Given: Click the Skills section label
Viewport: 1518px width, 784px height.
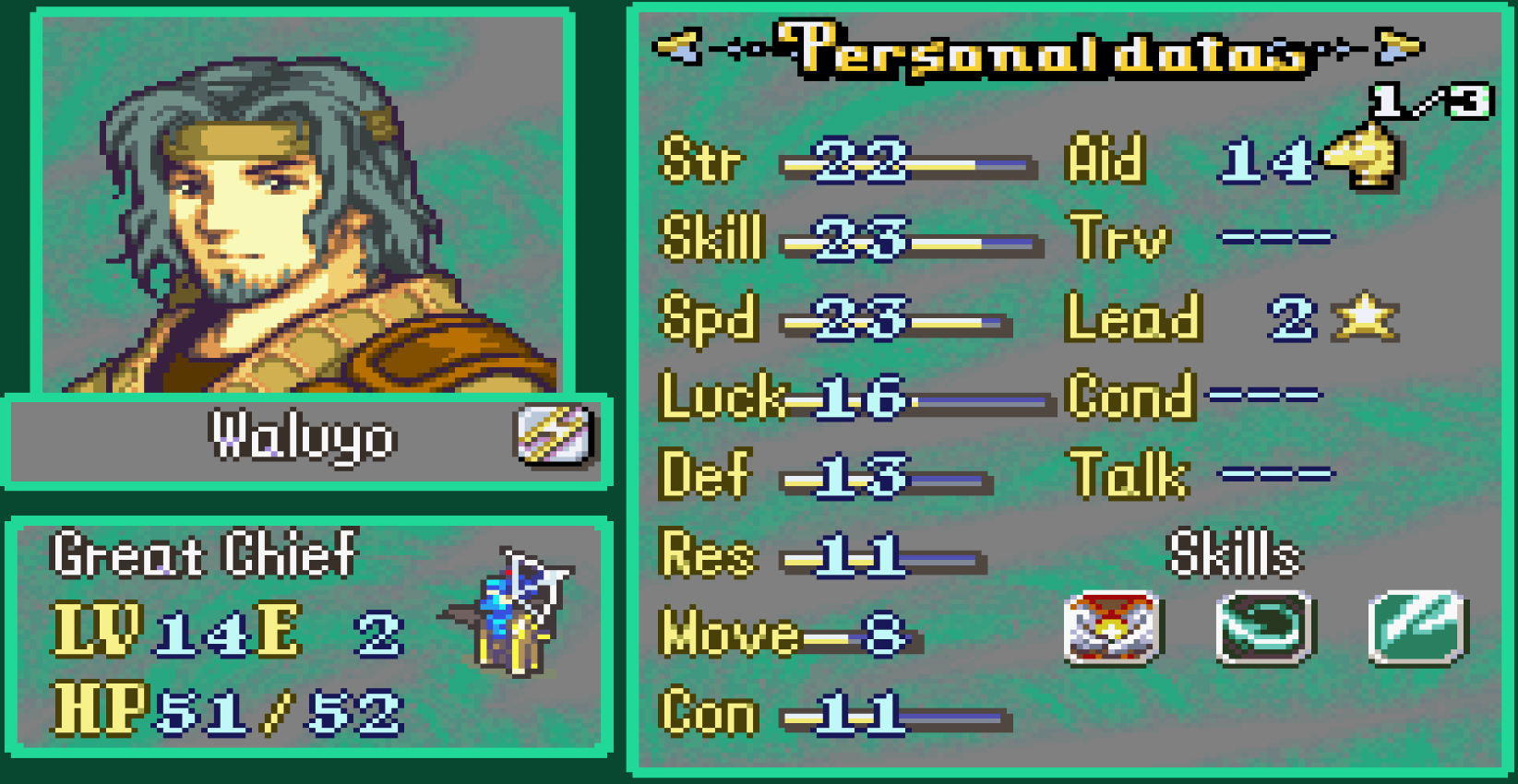Looking at the screenshot, I should click(x=1234, y=554).
